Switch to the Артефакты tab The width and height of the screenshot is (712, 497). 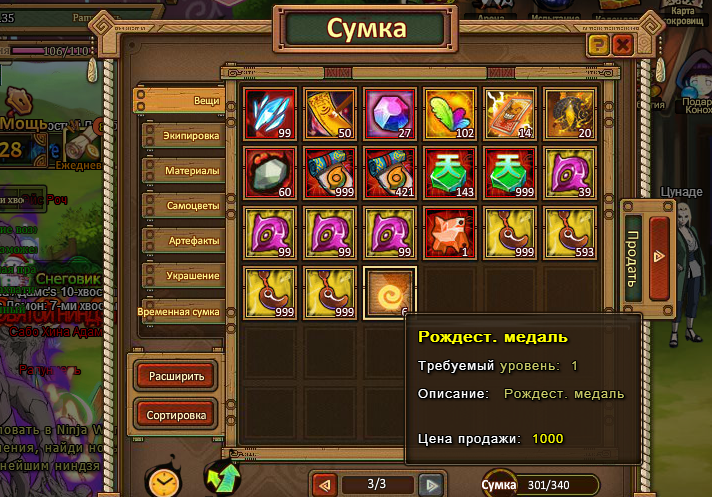[x=181, y=241]
